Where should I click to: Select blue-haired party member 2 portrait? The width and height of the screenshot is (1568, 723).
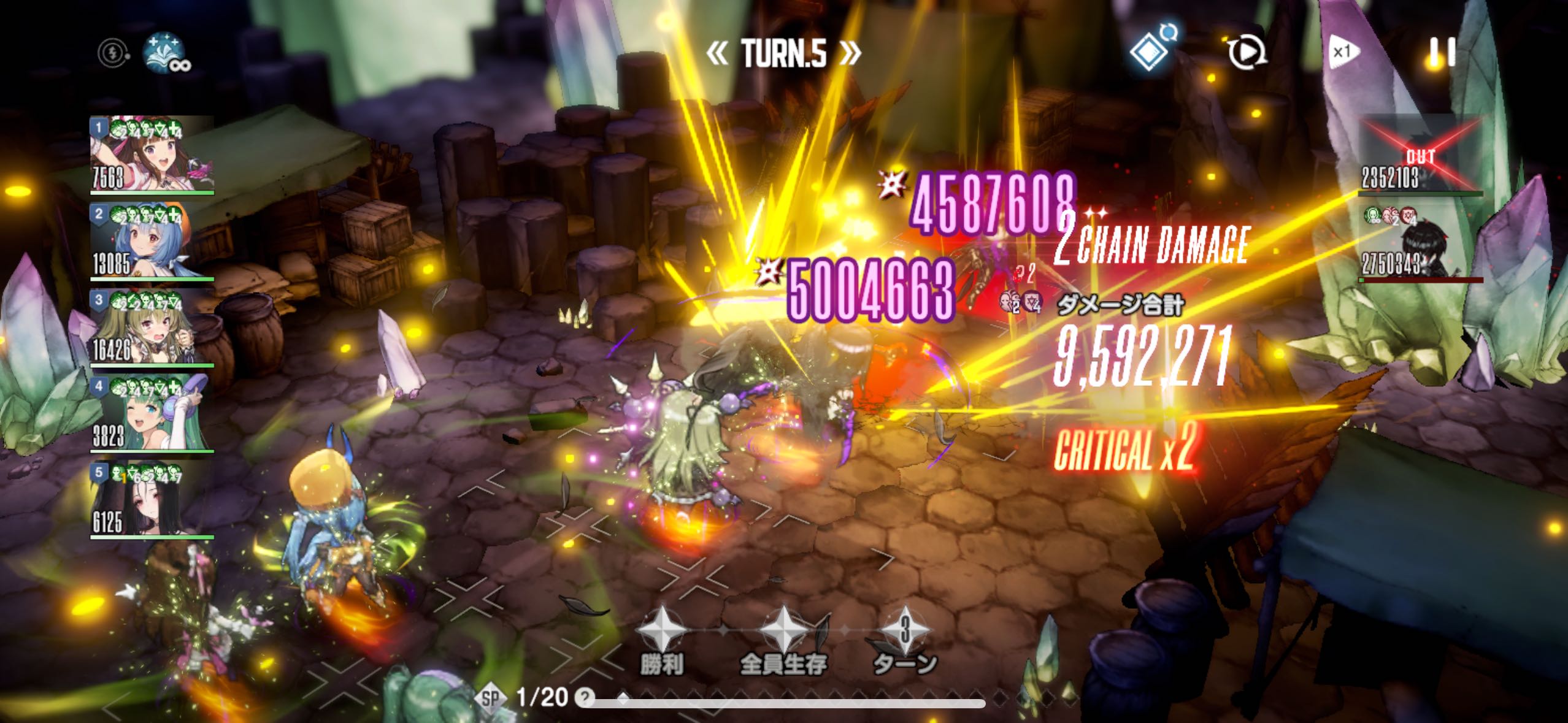152,242
